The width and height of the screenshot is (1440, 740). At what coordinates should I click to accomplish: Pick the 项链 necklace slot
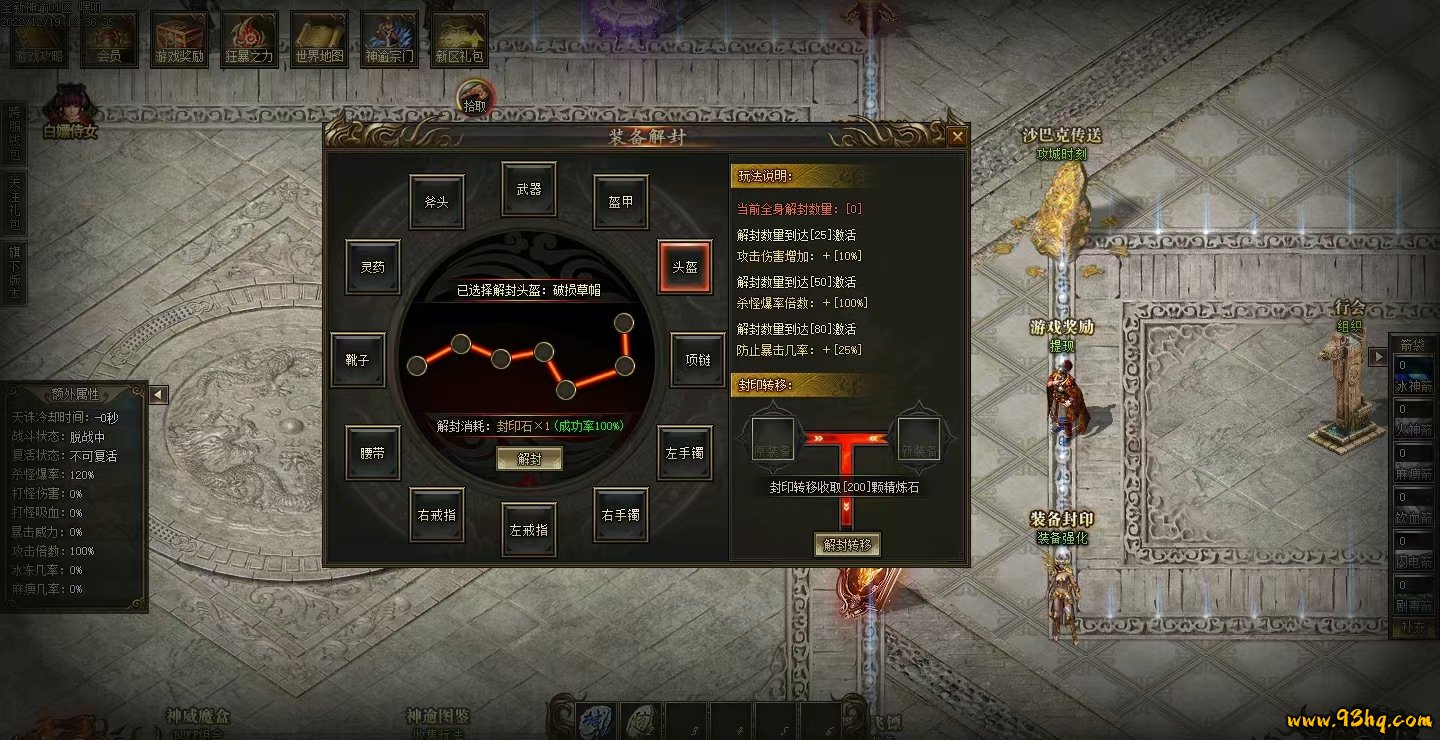(x=697, y=359)
